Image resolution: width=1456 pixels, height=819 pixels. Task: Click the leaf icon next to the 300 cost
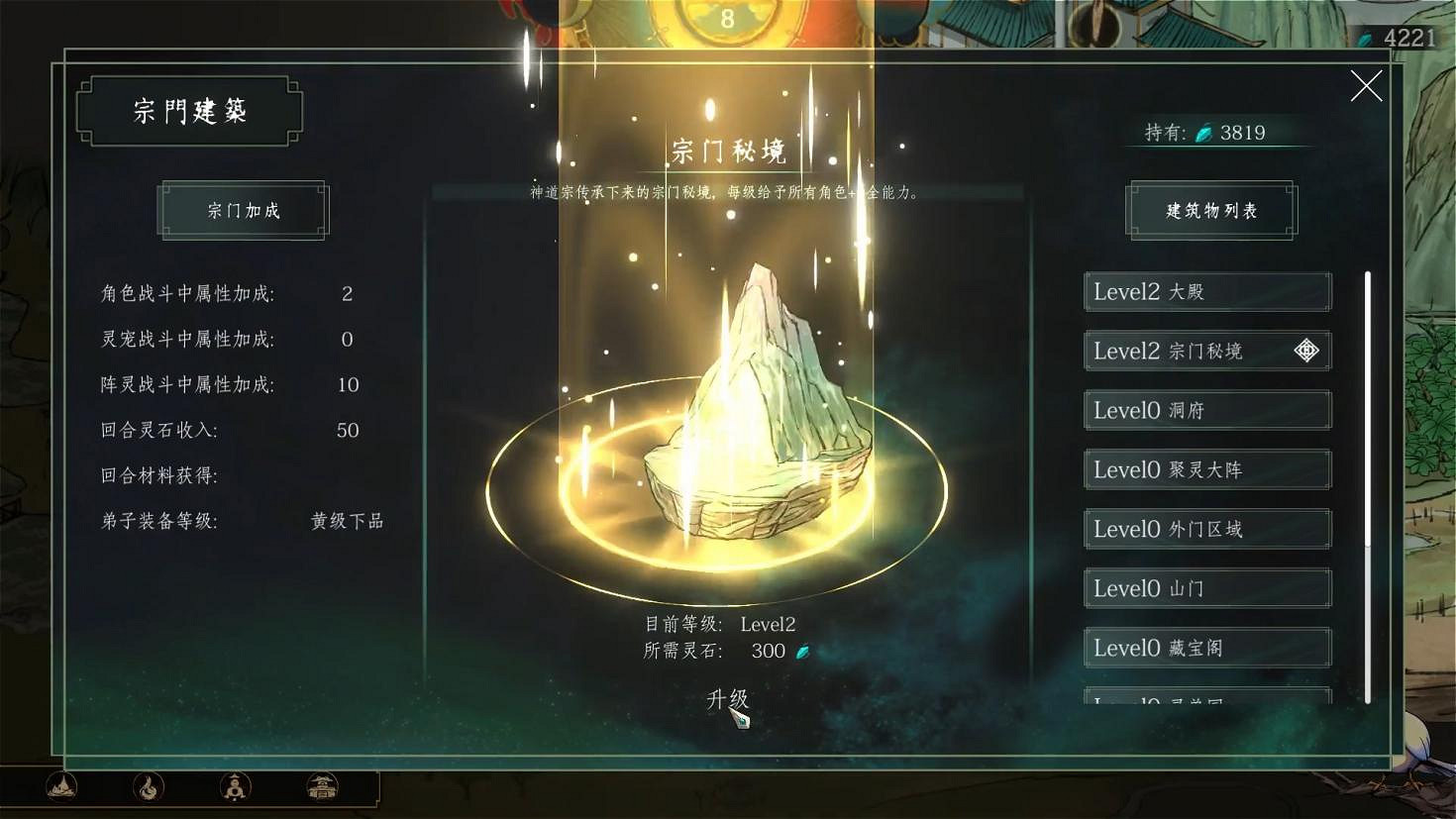pyautogui.click(x=802, y=651)
